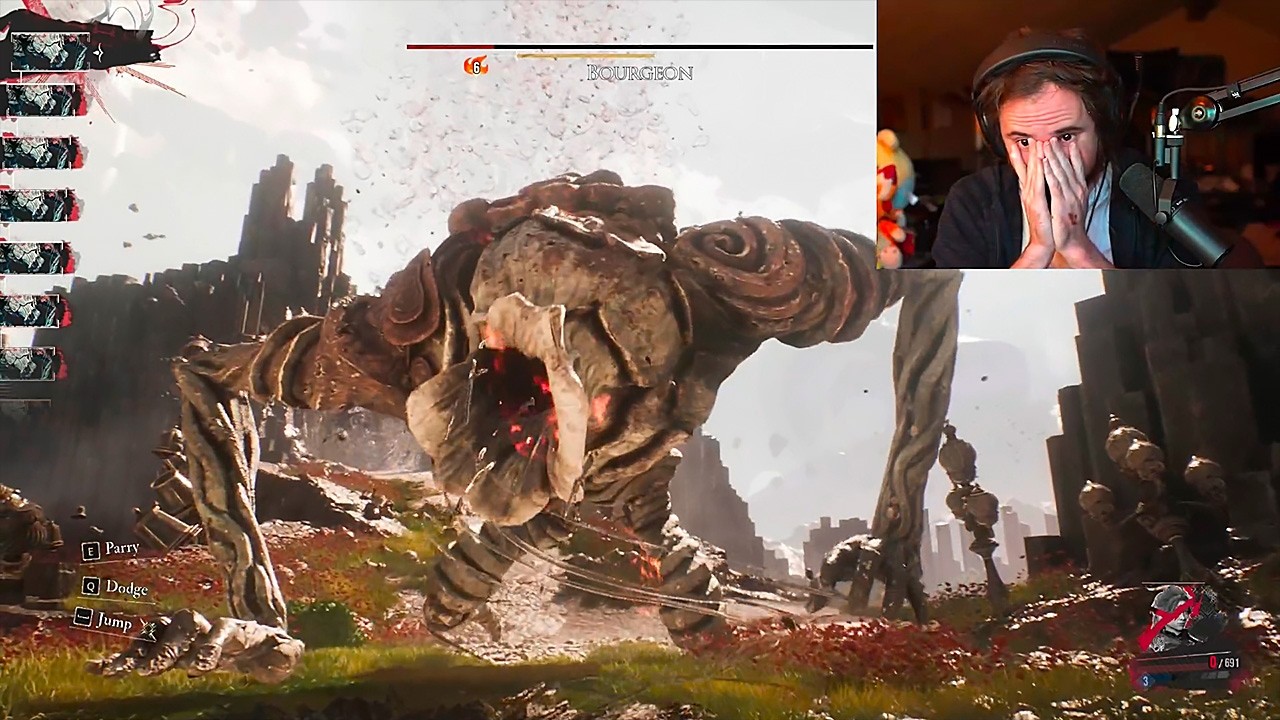Toggle the second portrait thumbnail on the left

pyautogui.click(x=40, y=102)
